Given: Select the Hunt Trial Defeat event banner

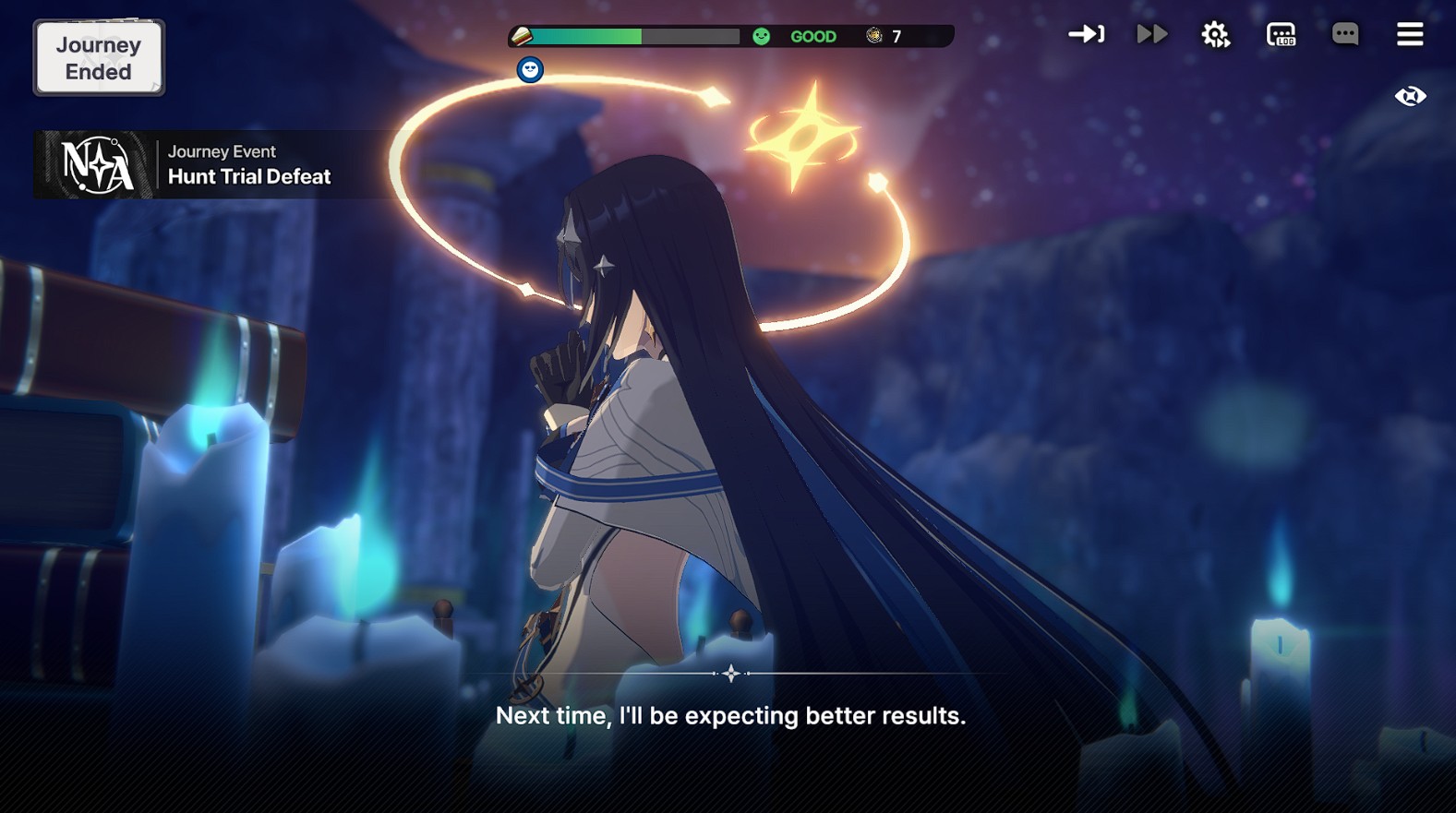Looking at the screenshot, I should pos(212,165).
